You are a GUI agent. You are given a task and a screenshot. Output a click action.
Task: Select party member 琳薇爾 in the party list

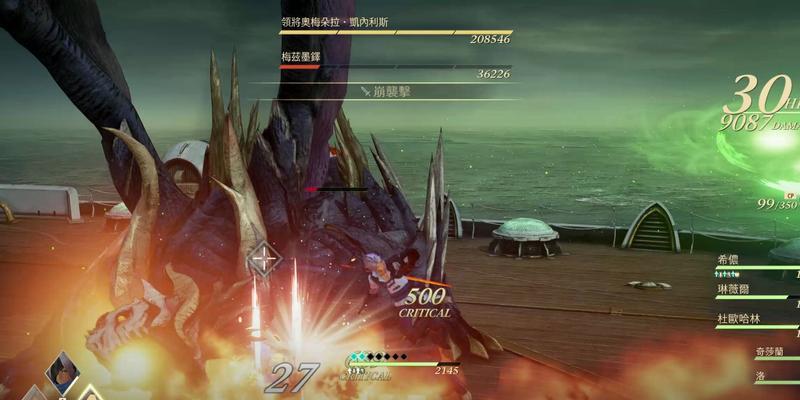pyautogui.click(x=735, y=289)
